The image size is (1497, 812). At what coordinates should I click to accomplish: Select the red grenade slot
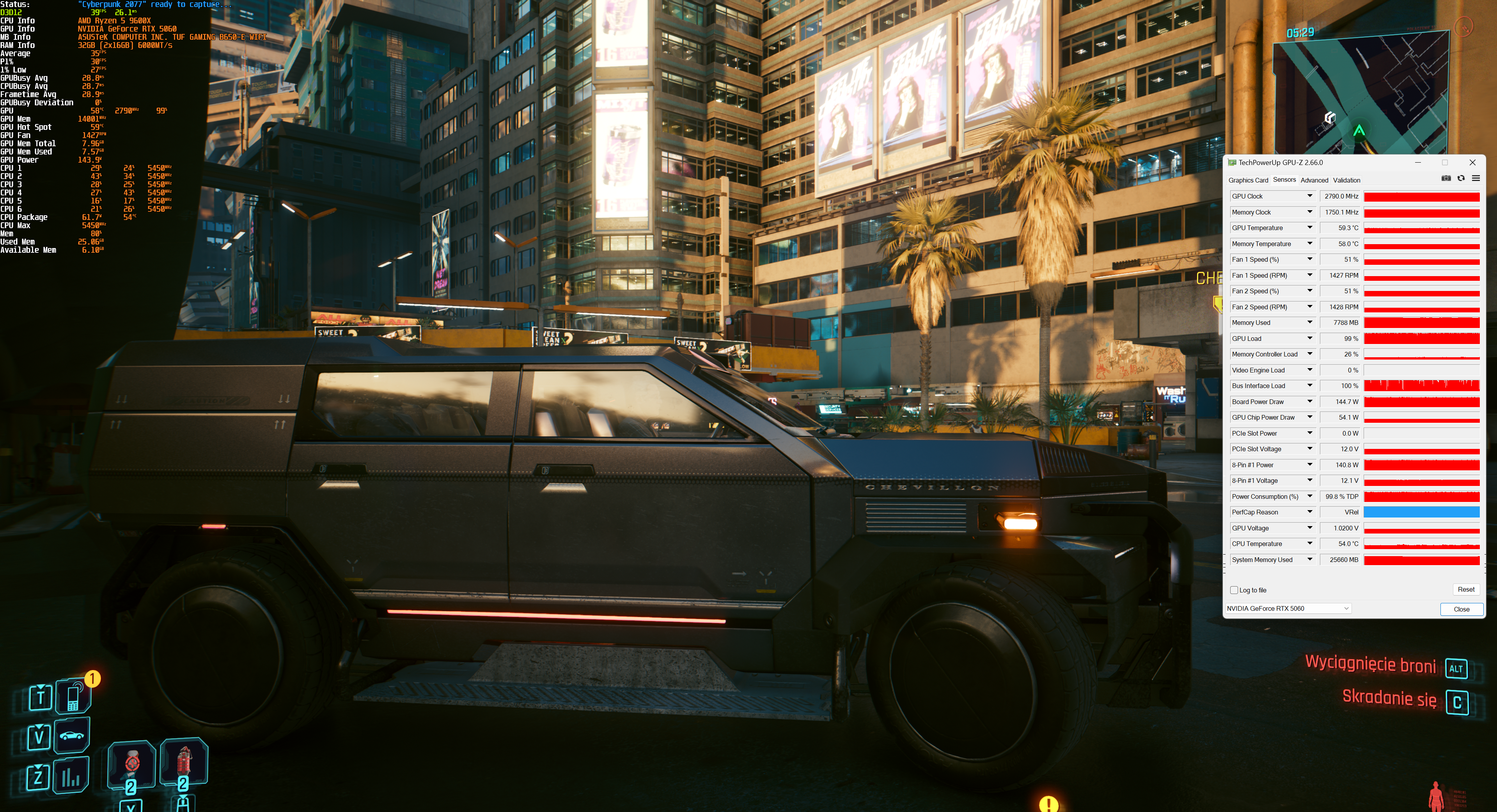click(x=184, y=761)
